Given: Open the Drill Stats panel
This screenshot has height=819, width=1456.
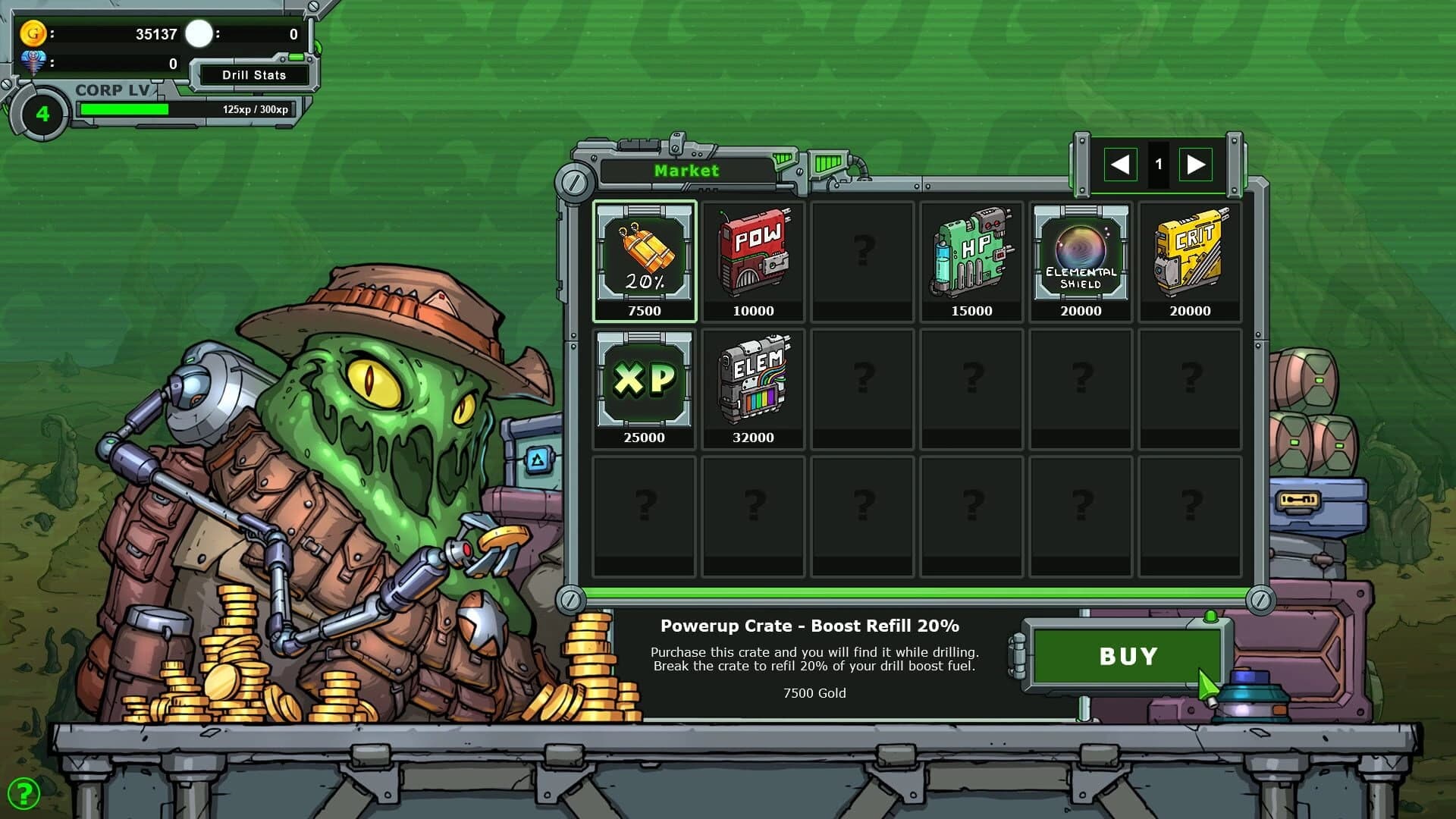Looking at the screenshot, I should (253, 75).
